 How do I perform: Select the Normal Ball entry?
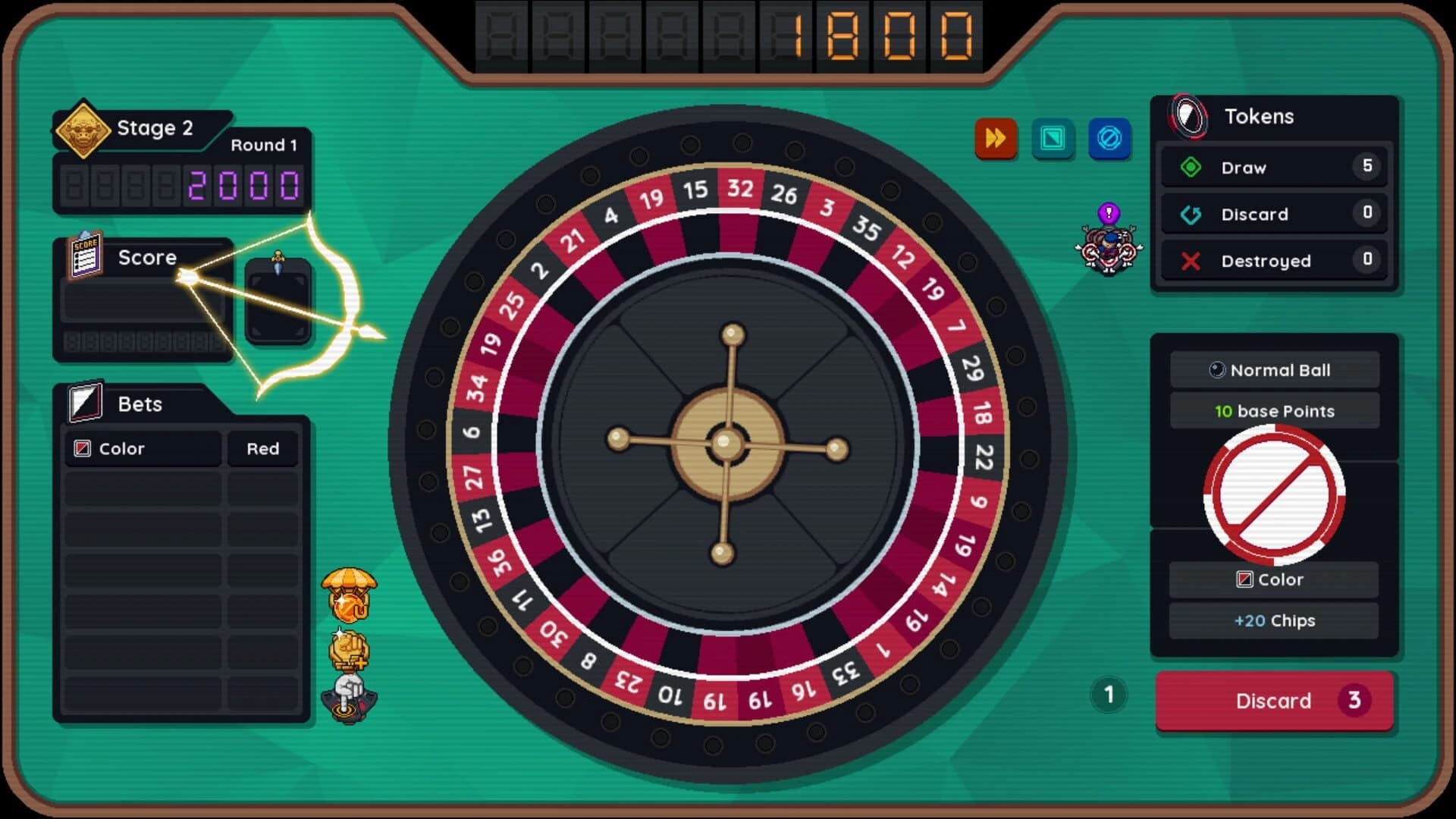[x=1274, y=369]
